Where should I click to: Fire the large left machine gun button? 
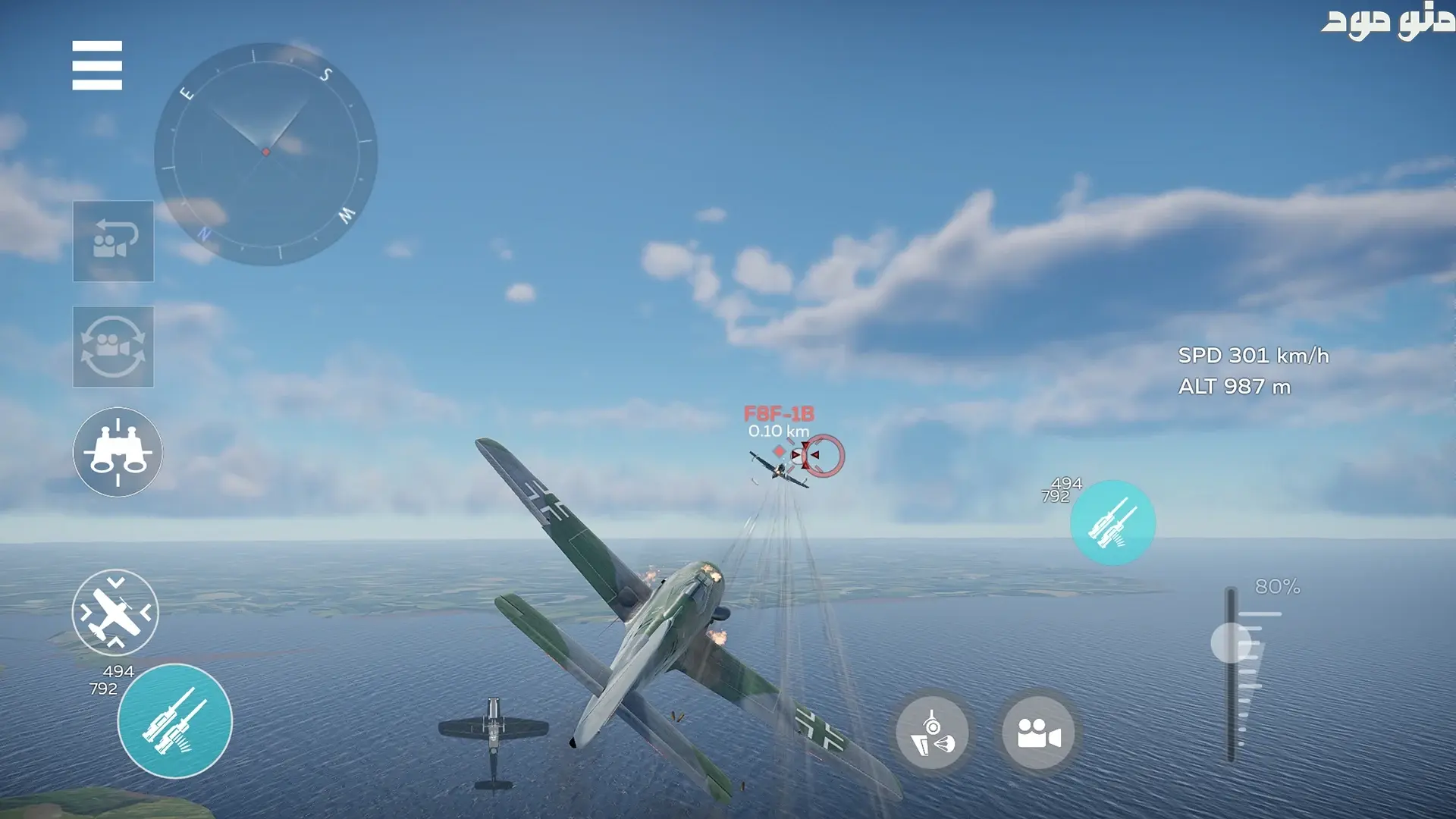pos(175,721)
